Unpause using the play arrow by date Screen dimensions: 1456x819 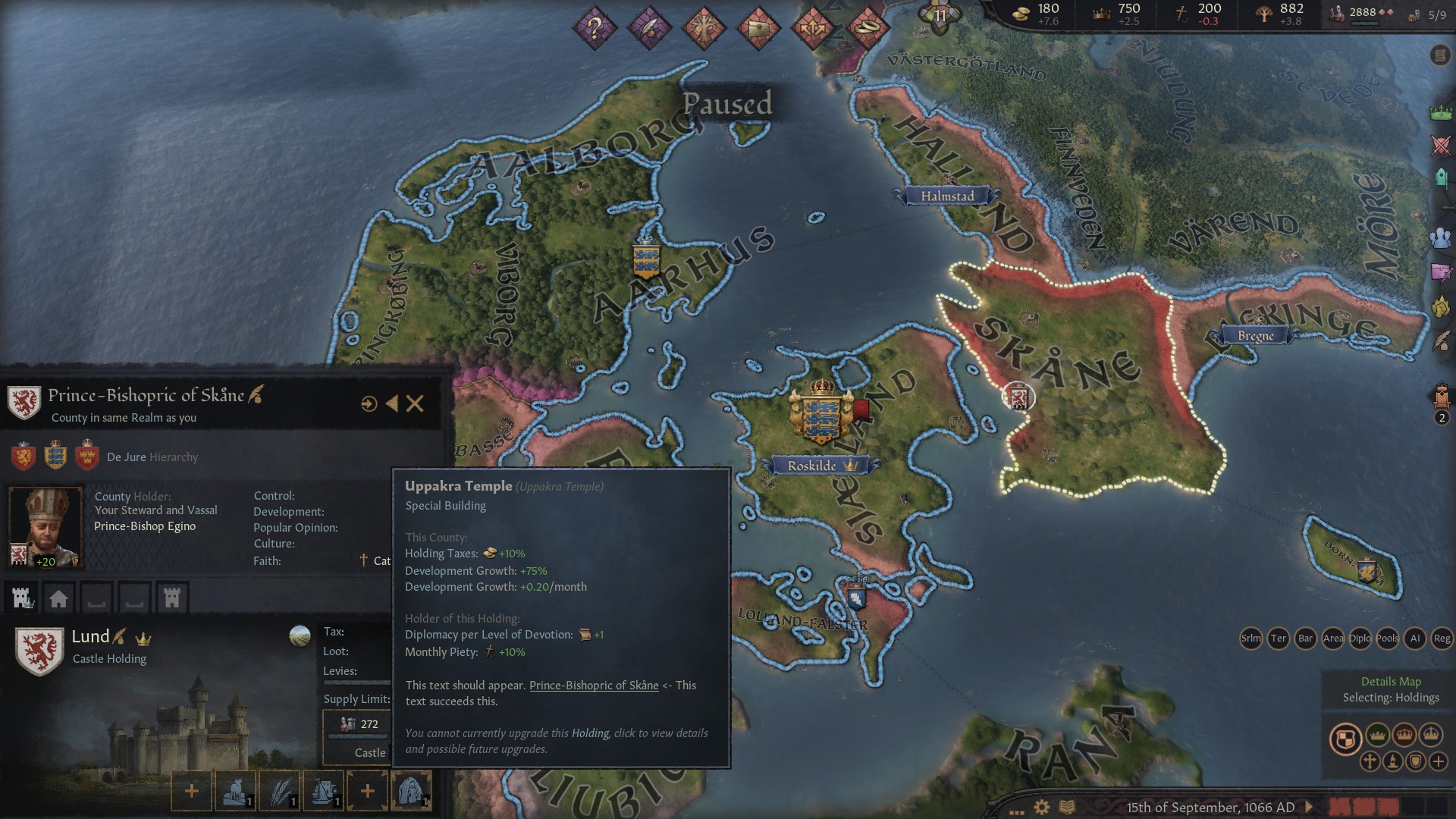(1309, 807)
